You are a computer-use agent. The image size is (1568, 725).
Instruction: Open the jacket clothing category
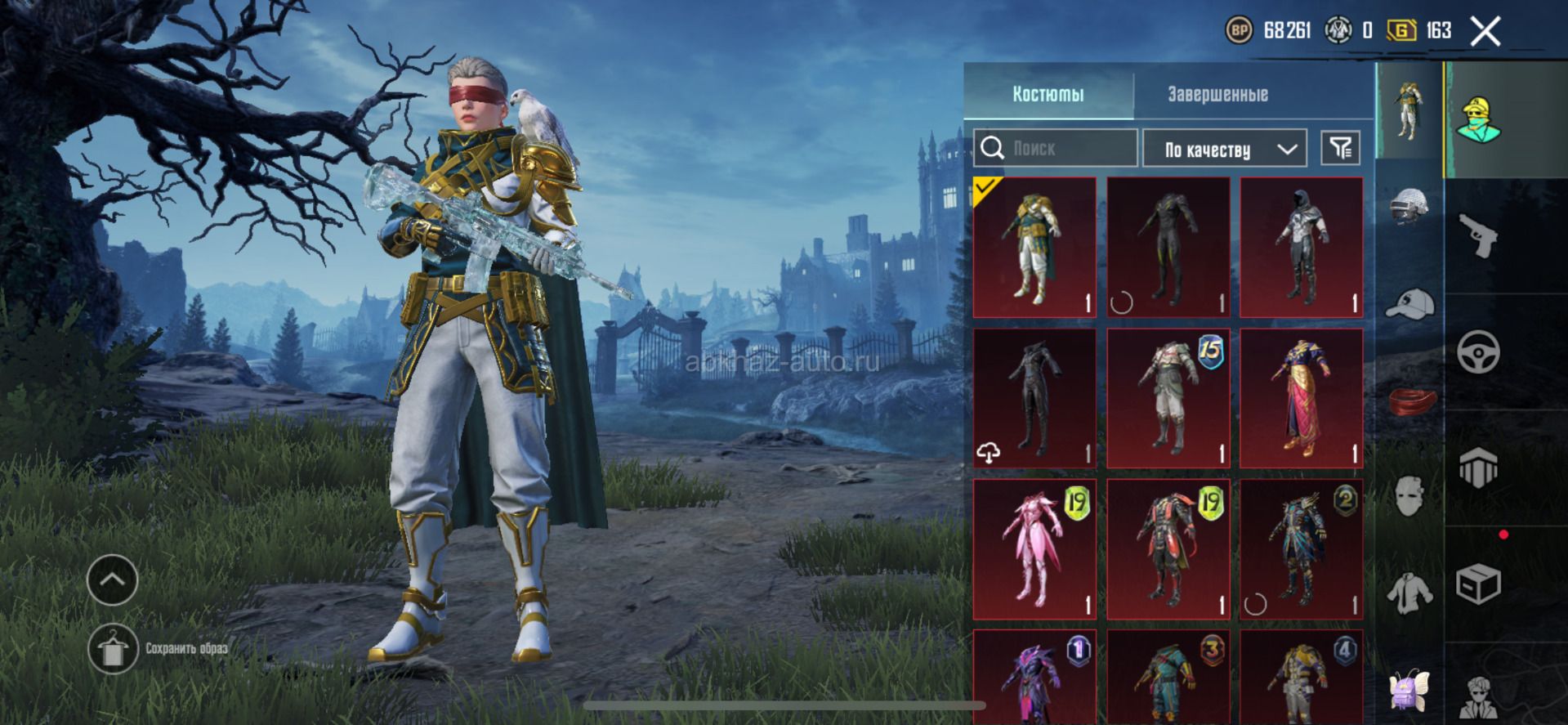(x=1409, y=593)
